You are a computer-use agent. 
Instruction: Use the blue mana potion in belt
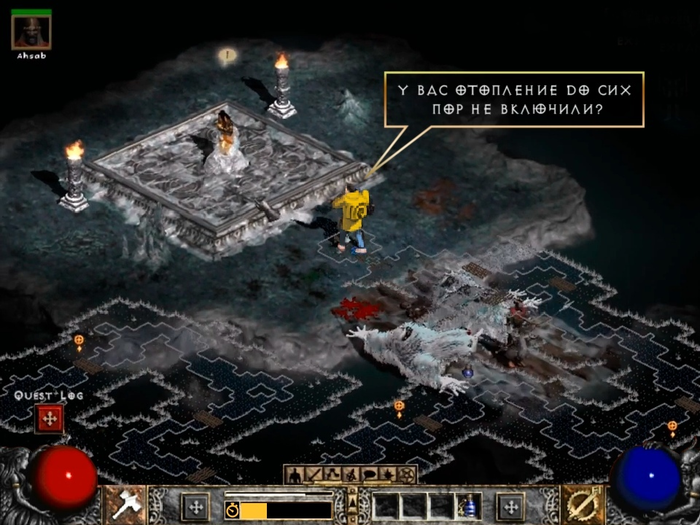(x=470, y=505)
